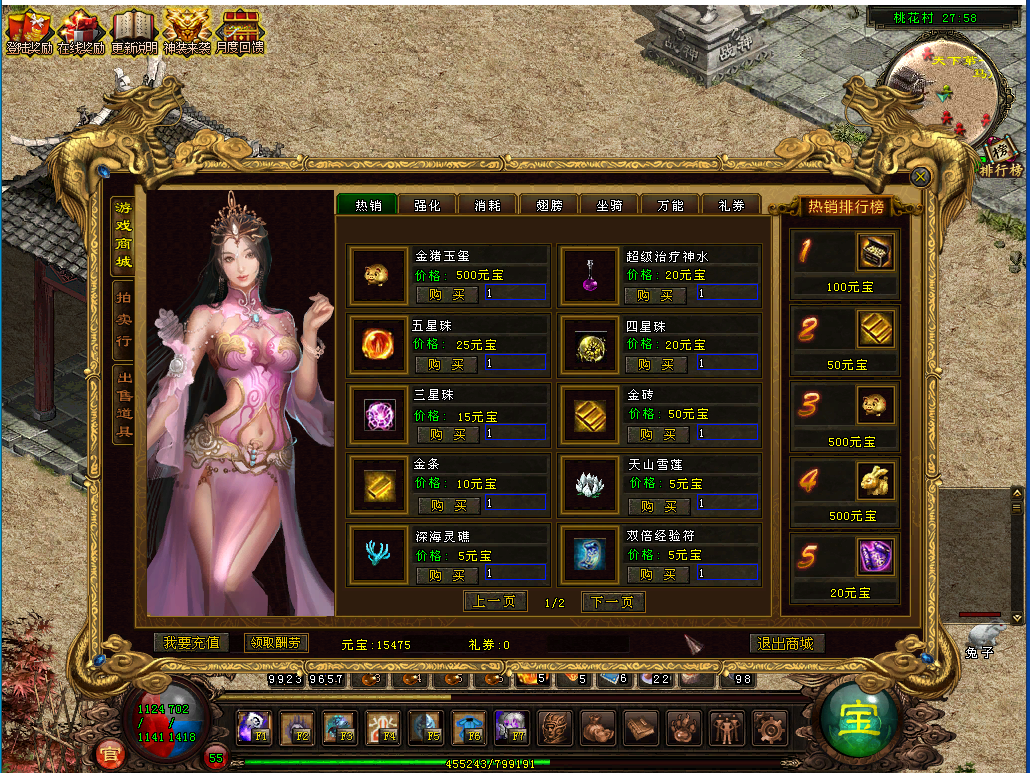Image resolution: width=1030 pixels, height=773 pixels.
Task: Exit the shop via 退出商城
Action: point(786,644)
